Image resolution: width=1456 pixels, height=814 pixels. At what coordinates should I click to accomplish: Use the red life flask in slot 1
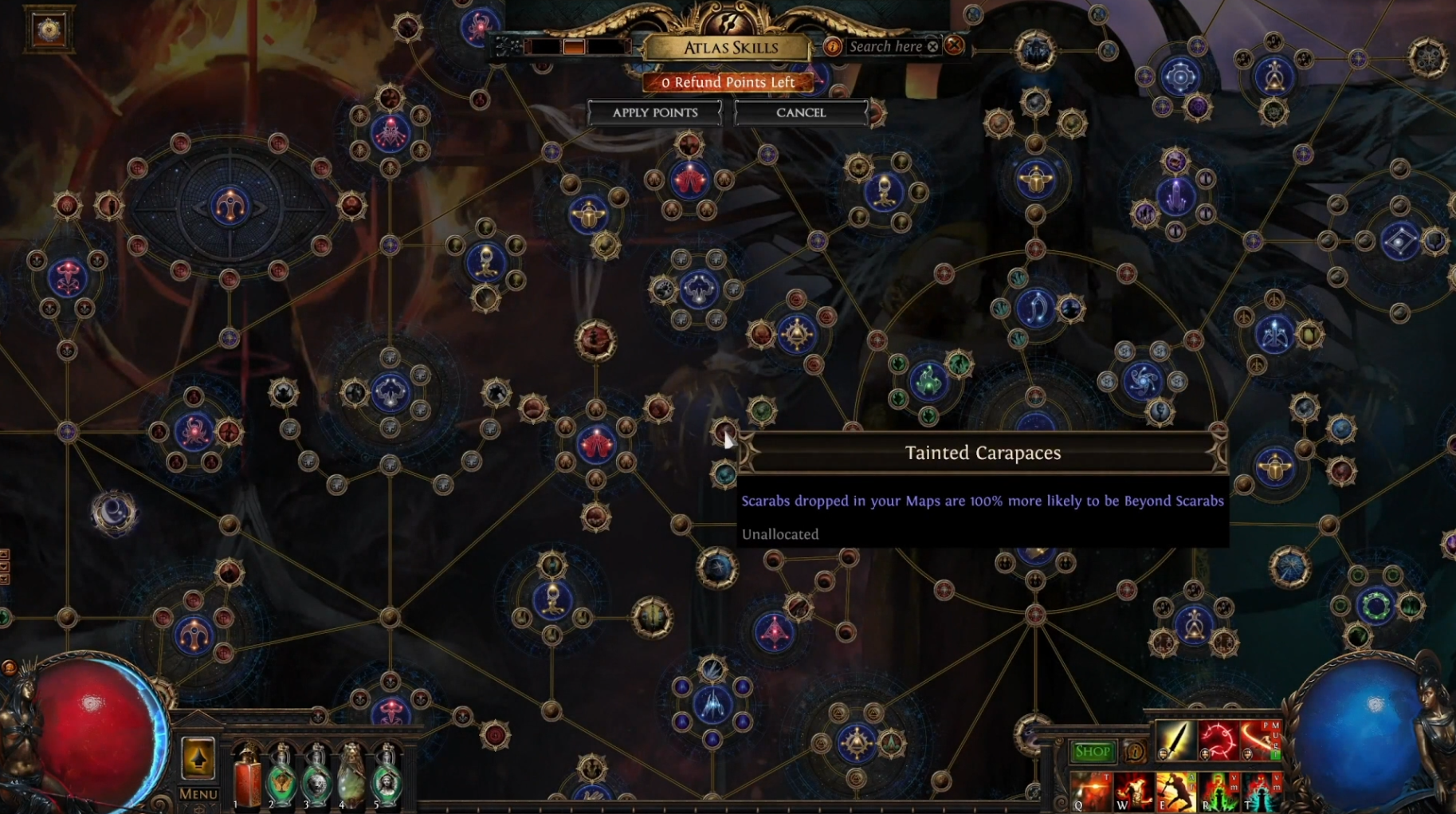(x=247, y=777)
